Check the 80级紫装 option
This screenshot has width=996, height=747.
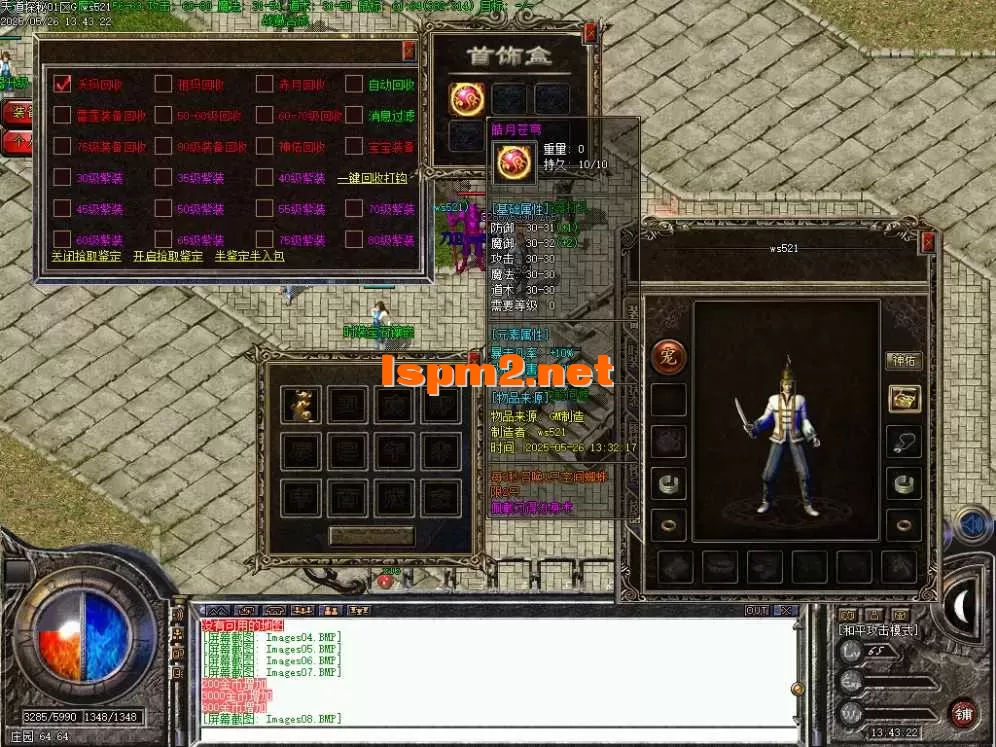pos(354,240)
